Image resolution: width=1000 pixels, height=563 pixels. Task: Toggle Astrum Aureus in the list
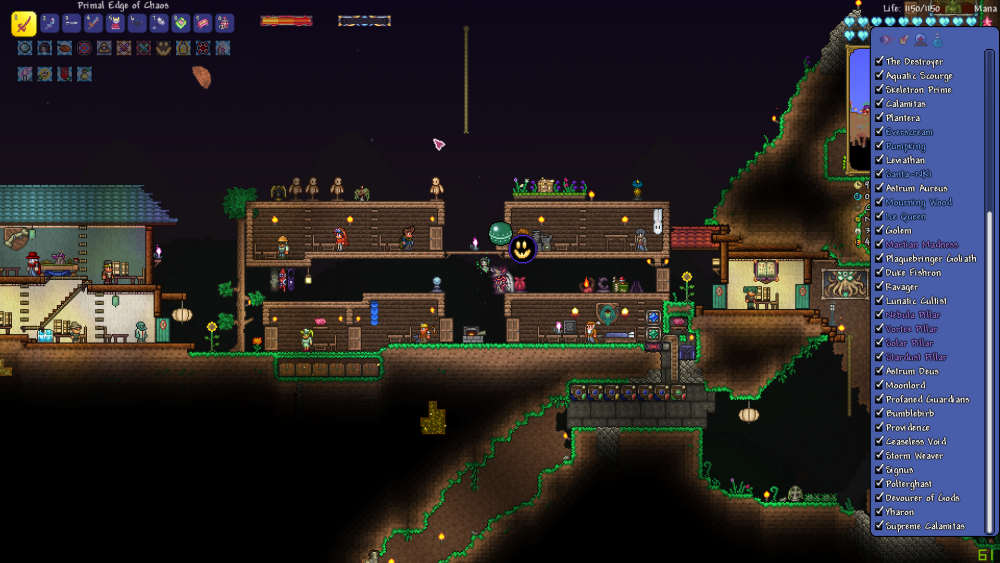point(879,188)
